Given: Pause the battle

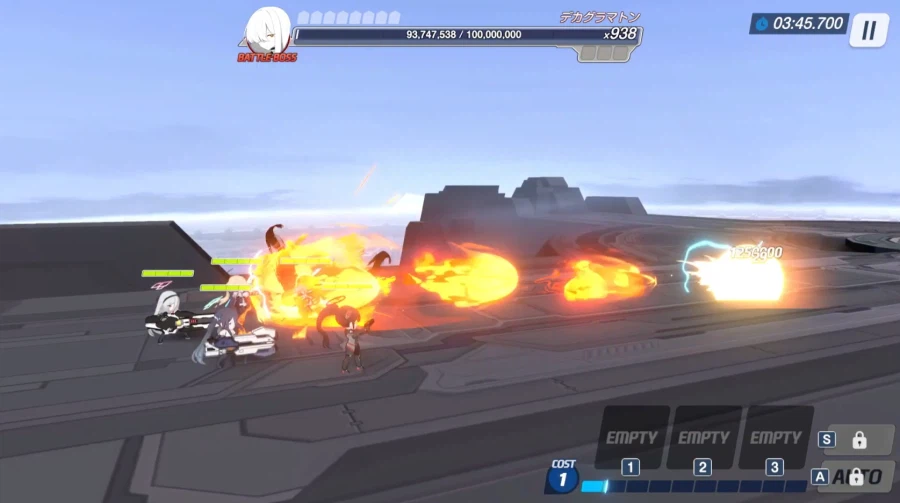Looking at the screenshot, I should (x=868, y=30).
